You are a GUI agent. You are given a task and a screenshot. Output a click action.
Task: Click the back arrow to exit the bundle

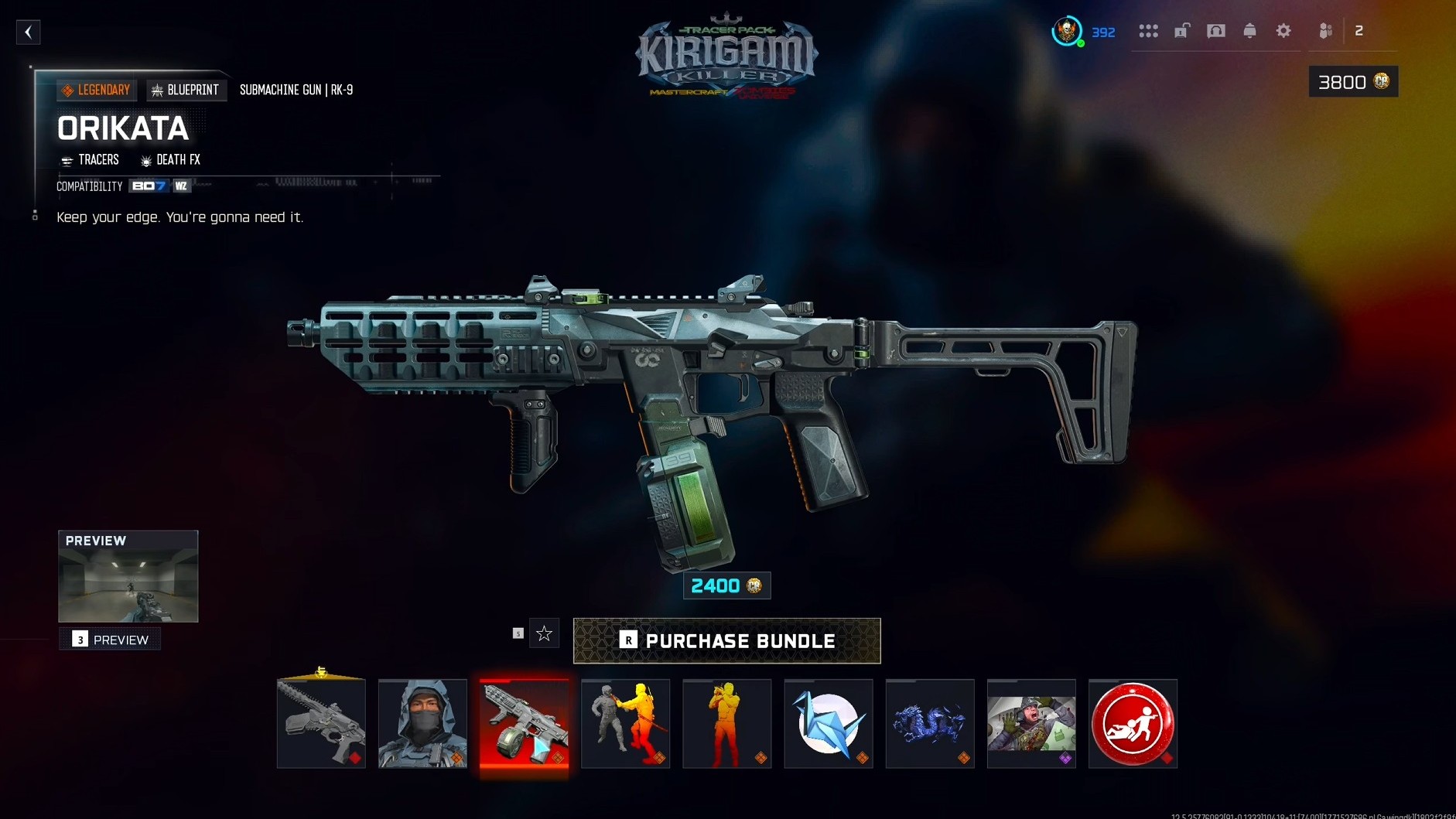pos(29,32)
